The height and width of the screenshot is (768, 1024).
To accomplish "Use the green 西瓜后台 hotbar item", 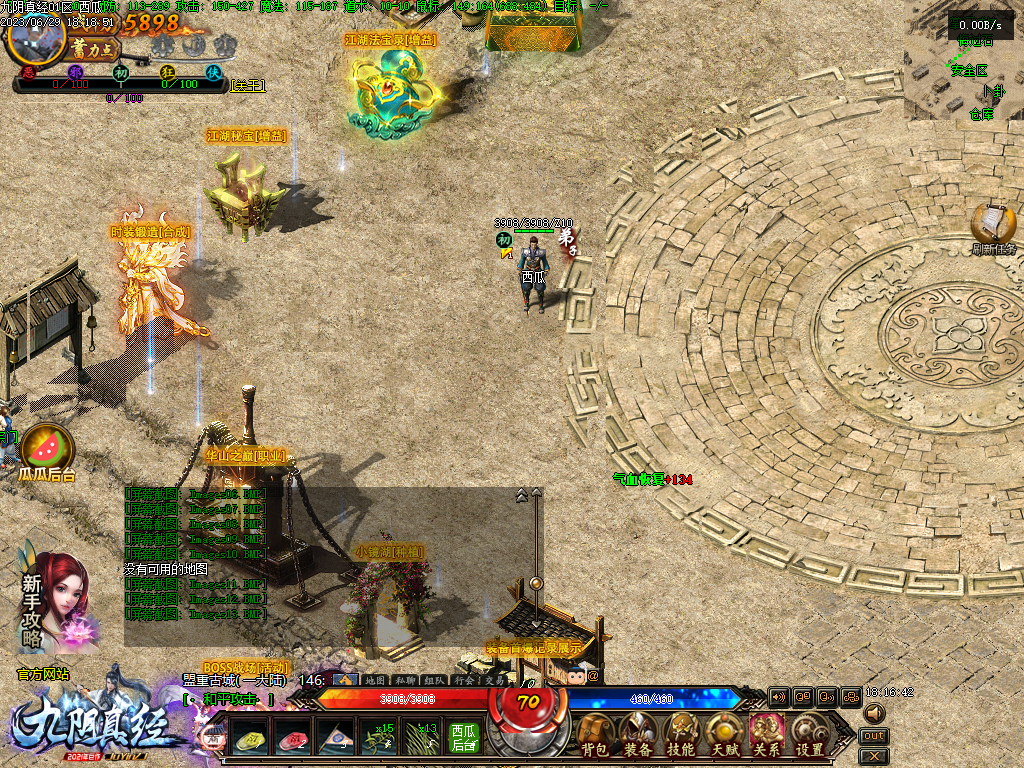I will point(463,737).
